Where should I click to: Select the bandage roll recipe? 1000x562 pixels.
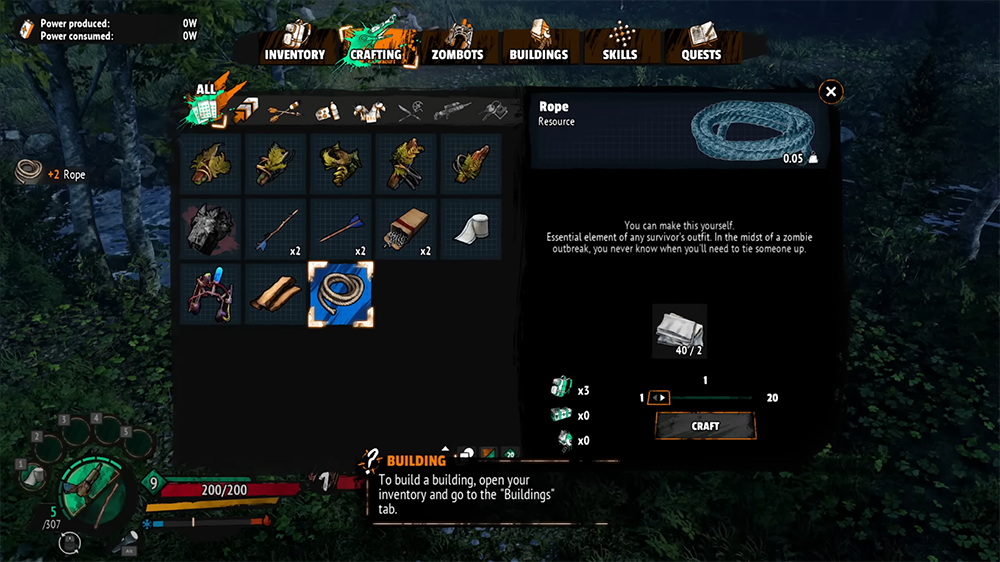[x=471, y=229]
